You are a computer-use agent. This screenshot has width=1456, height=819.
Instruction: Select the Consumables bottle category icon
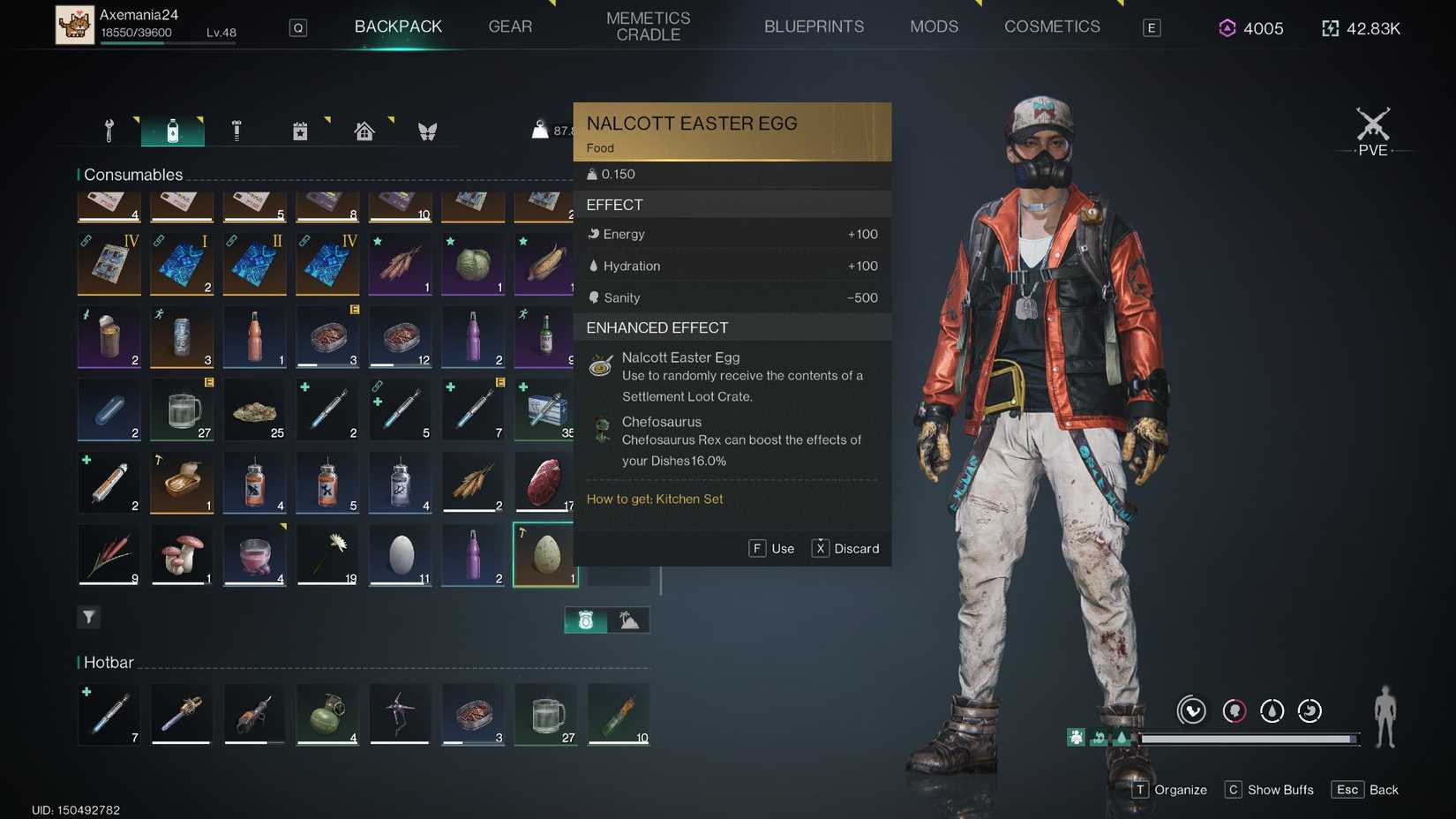pyautogui.click(x=173, y=130)
